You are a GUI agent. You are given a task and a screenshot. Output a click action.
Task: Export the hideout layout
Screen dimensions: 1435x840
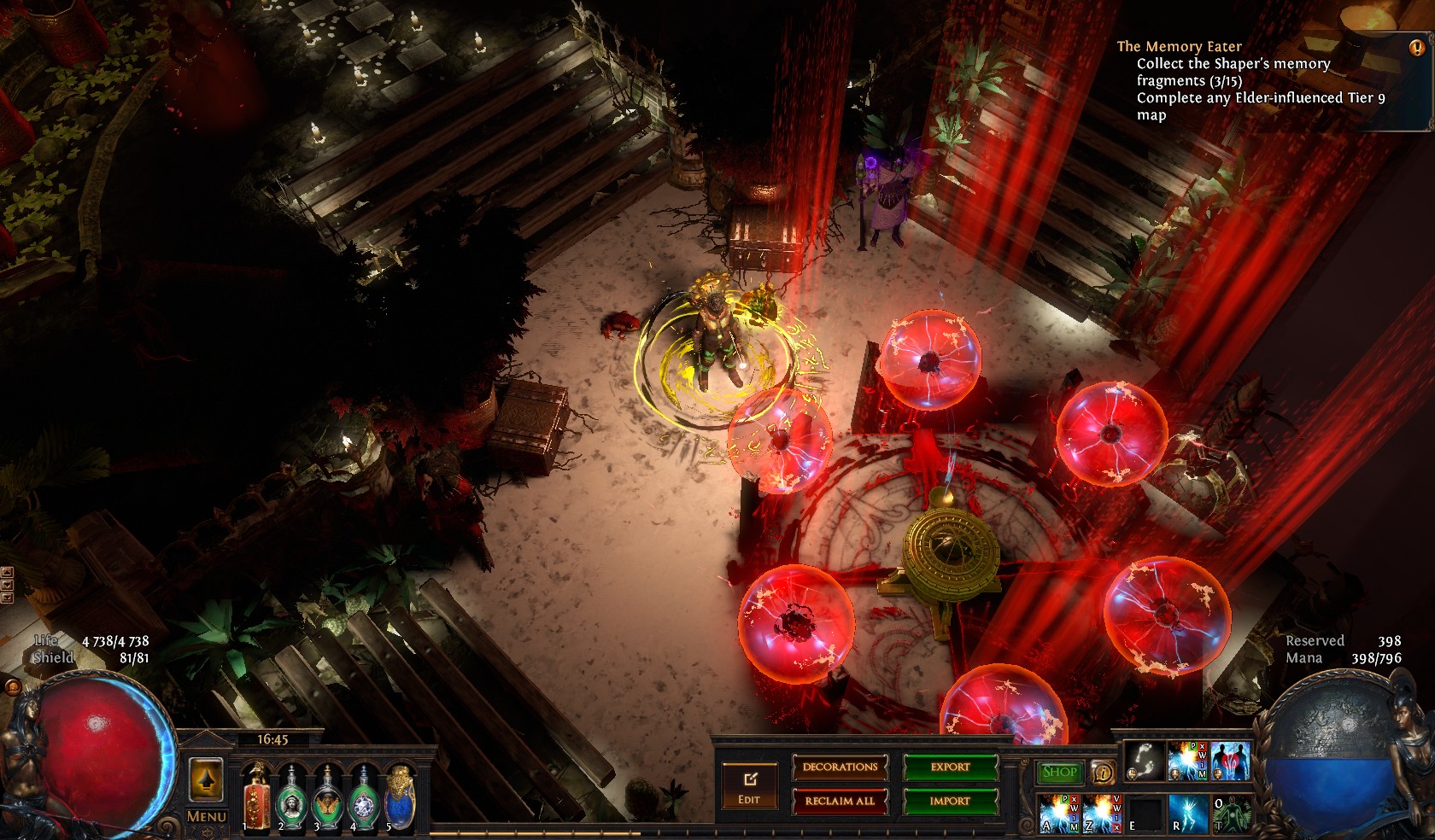tap(950, 767)
